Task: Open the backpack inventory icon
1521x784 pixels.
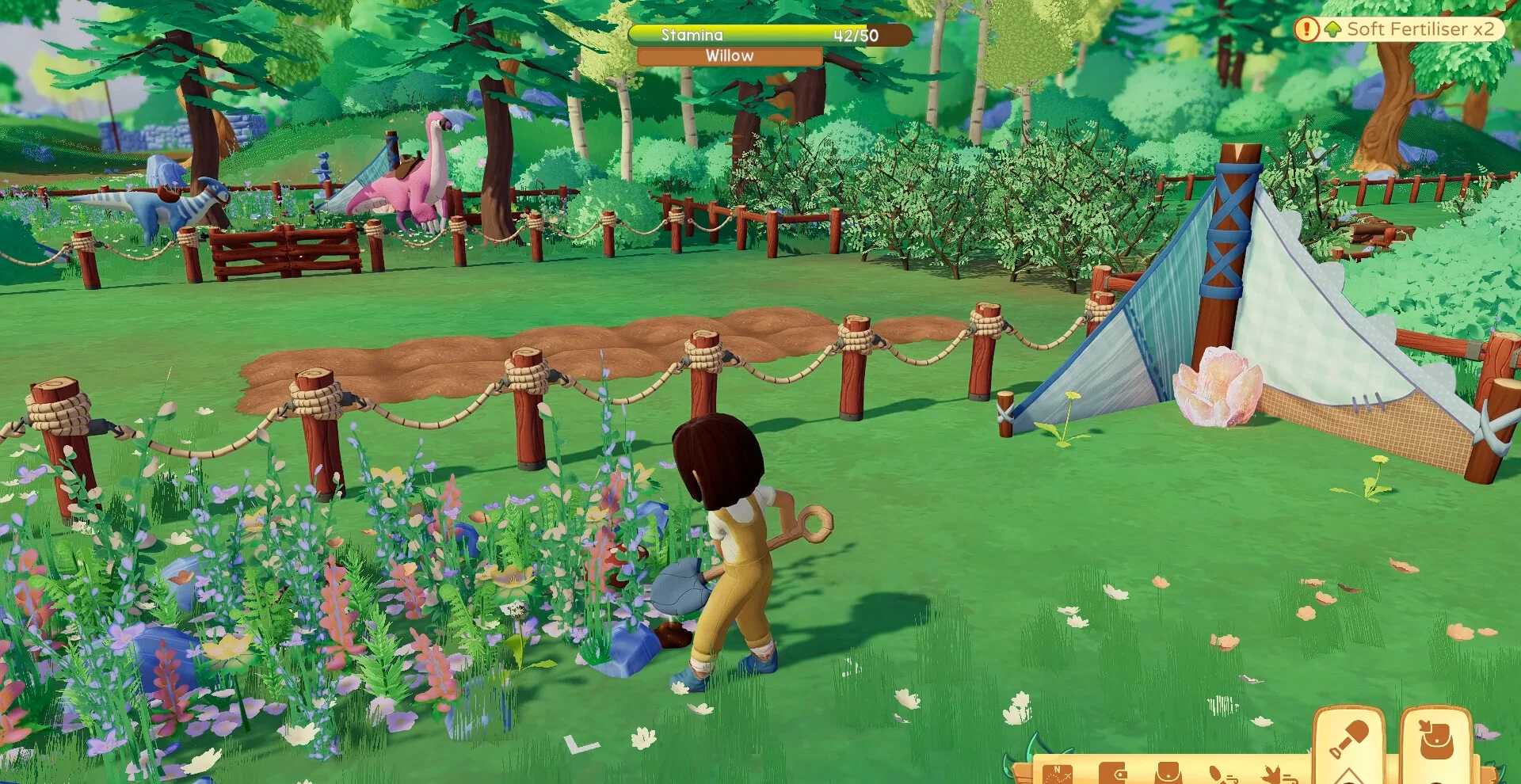Action: (x=1168, y=774)
